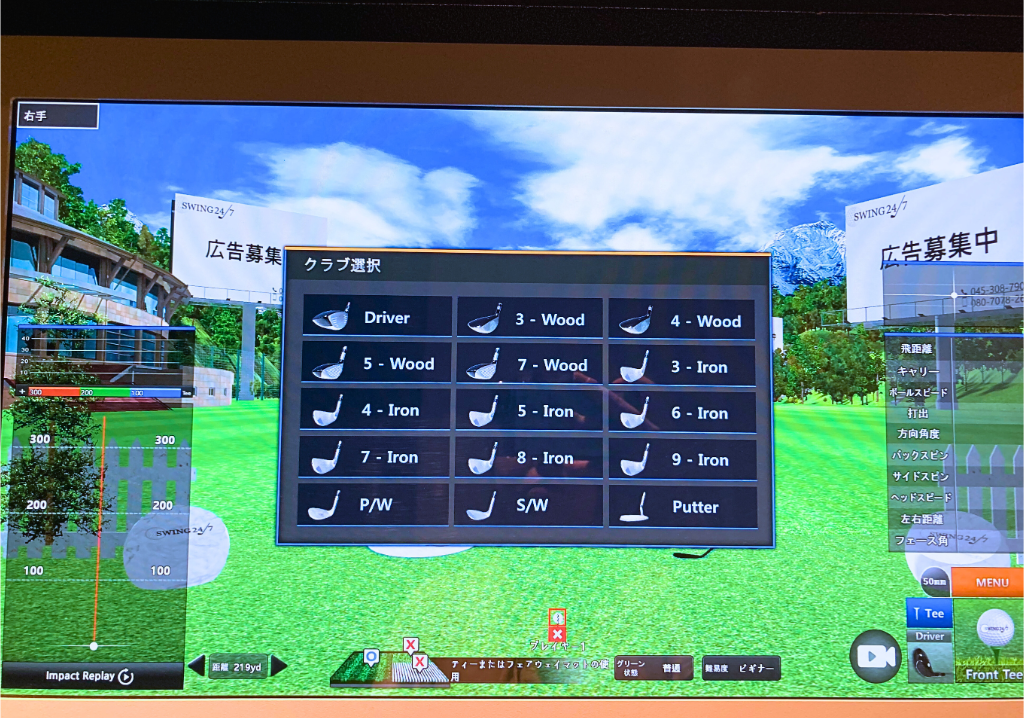1024x718 pixels.
Task: Open the beginner difficulty setting
Action: (x=741, y=668)
